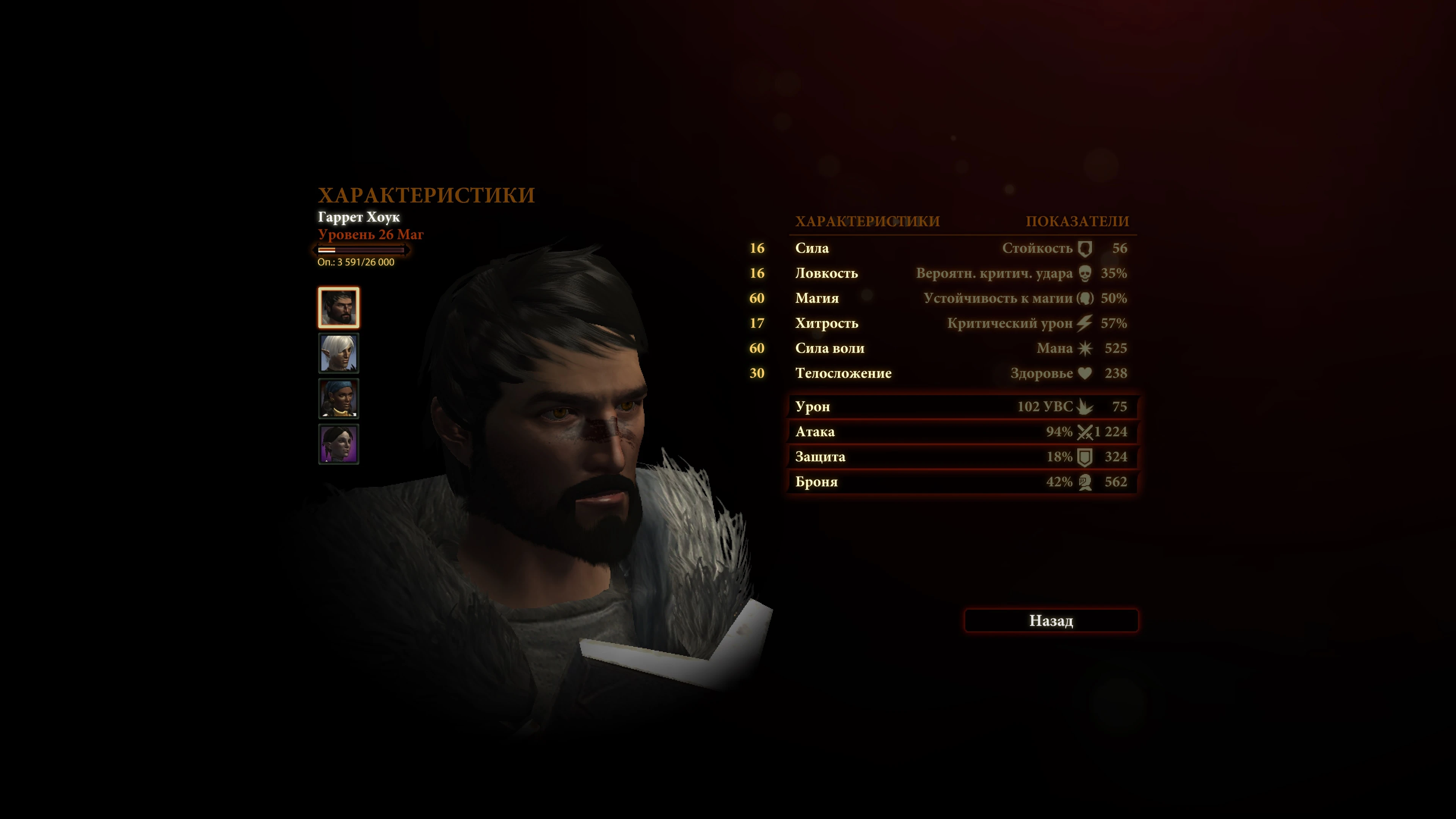This screenshot has width=1456, height=819.
Task: Click the lightning icon for Критический урон
Action: 1084,323
